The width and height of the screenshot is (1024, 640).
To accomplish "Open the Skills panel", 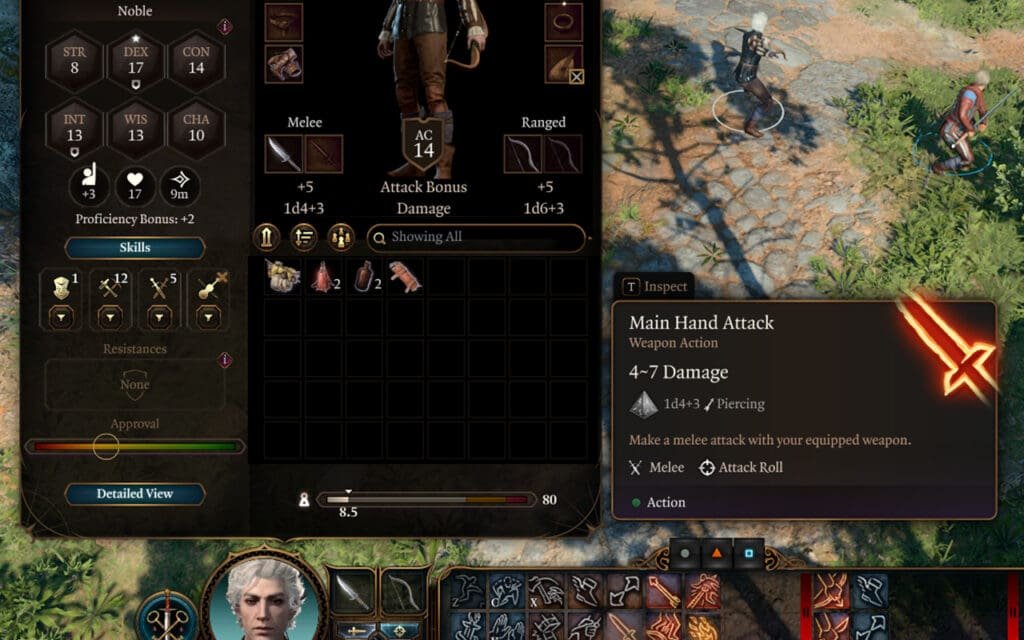I will (x=135, y=247).
